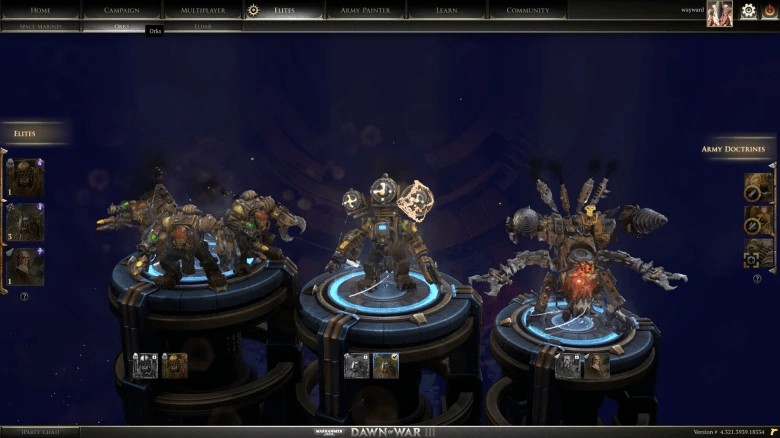
Task: Click the player profile avatar
Action: (719, 13)
